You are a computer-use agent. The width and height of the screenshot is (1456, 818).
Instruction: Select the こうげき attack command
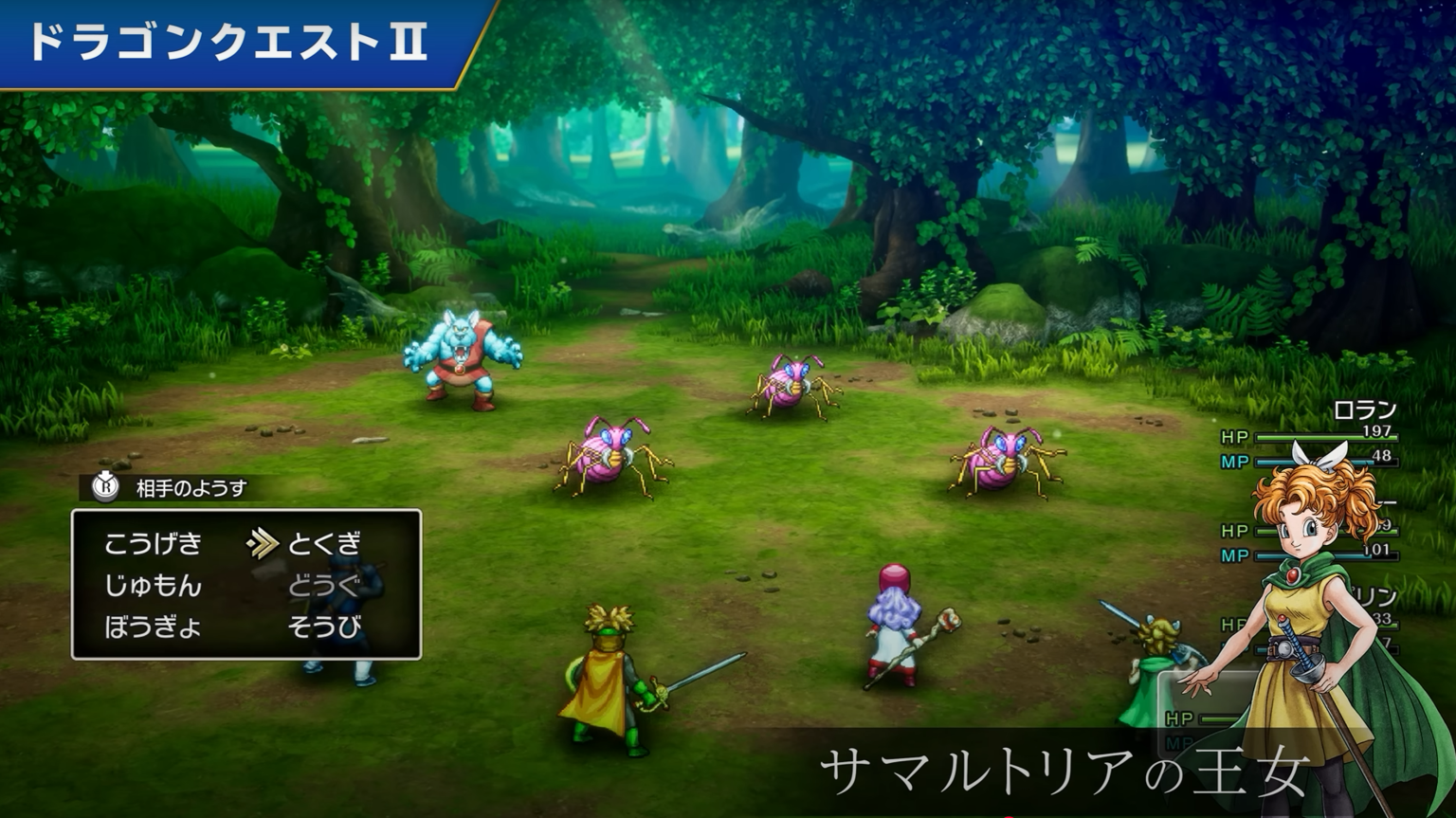pyautogui.click(x=152, y=543)
